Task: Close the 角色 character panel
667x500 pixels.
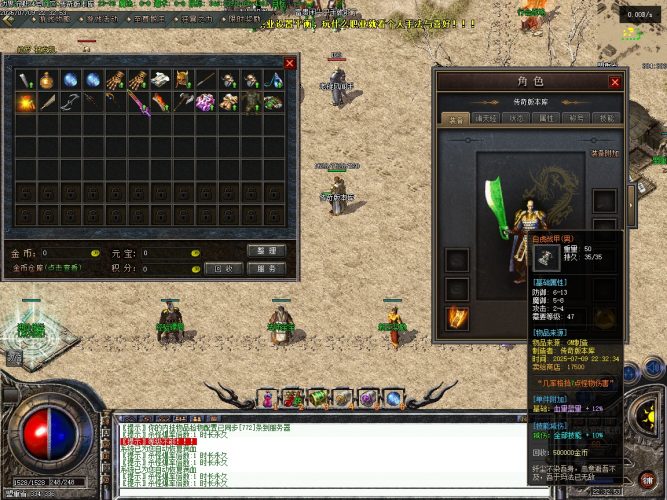Action: (x=615, y=82)
